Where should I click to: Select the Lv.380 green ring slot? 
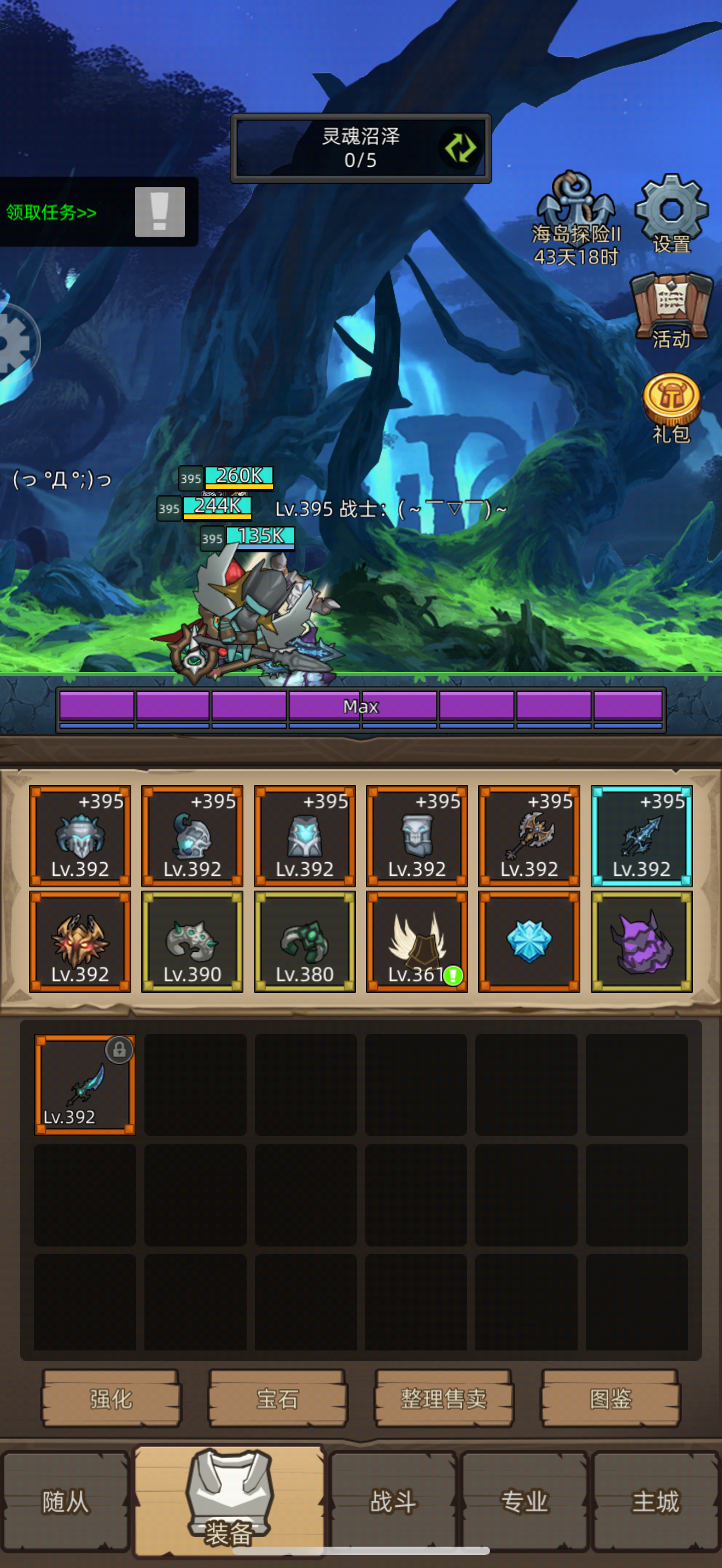pyautogui.click(x=304, y=940)
